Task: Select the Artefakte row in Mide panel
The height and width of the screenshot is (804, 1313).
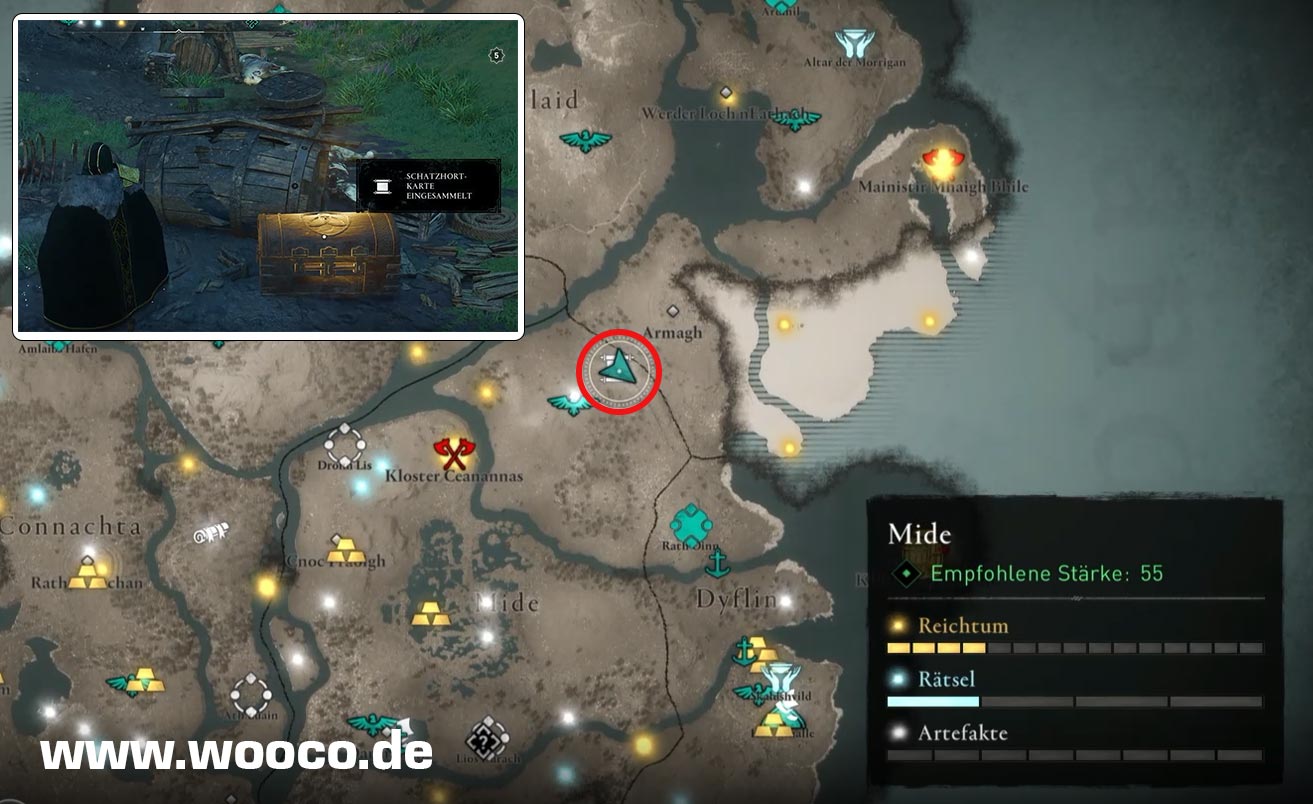Action: (1075, 743)
